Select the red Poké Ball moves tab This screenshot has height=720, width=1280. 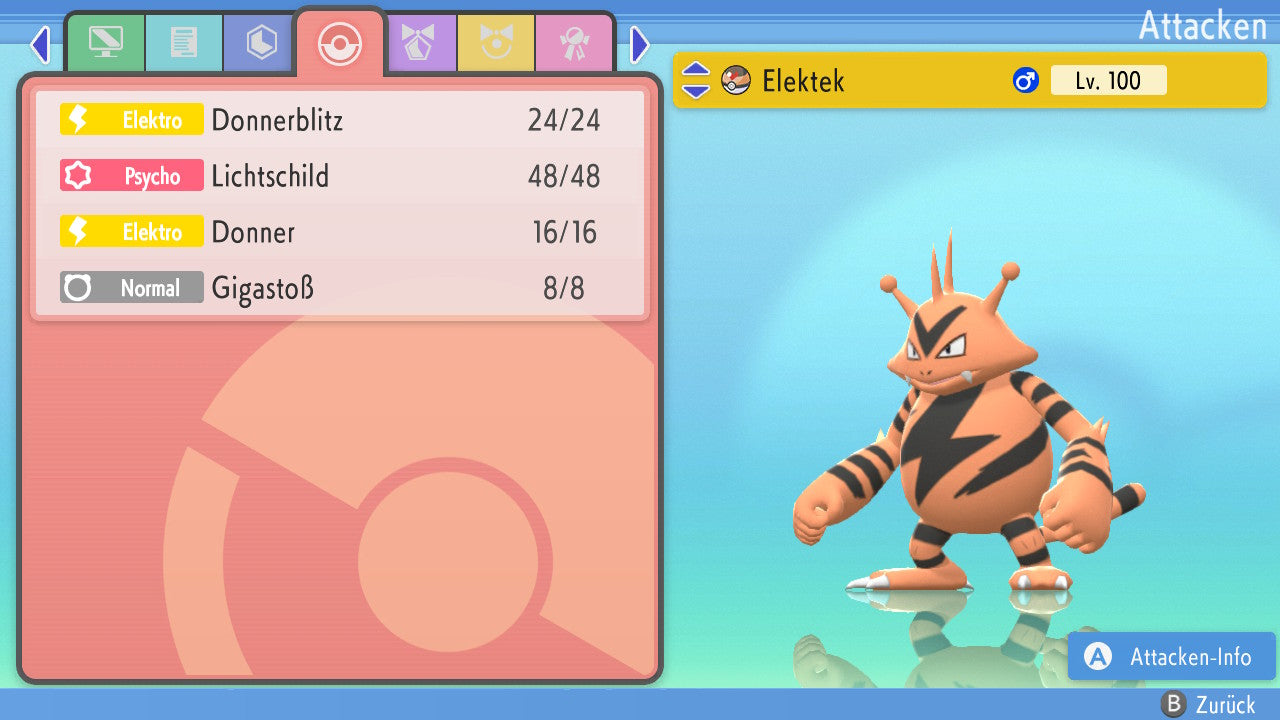pos(340,43)
